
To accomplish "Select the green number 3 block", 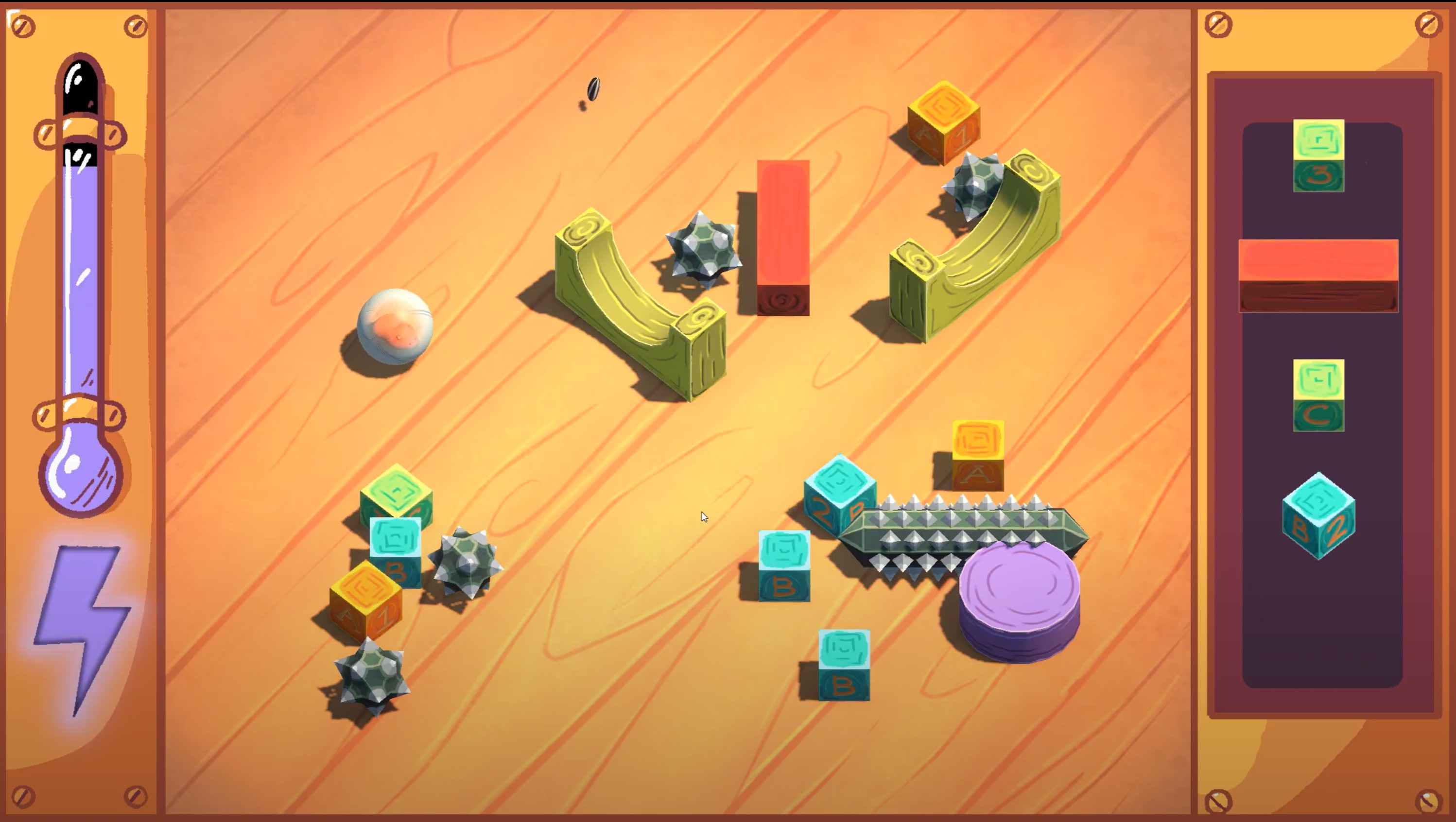I will click(1318, 155).
